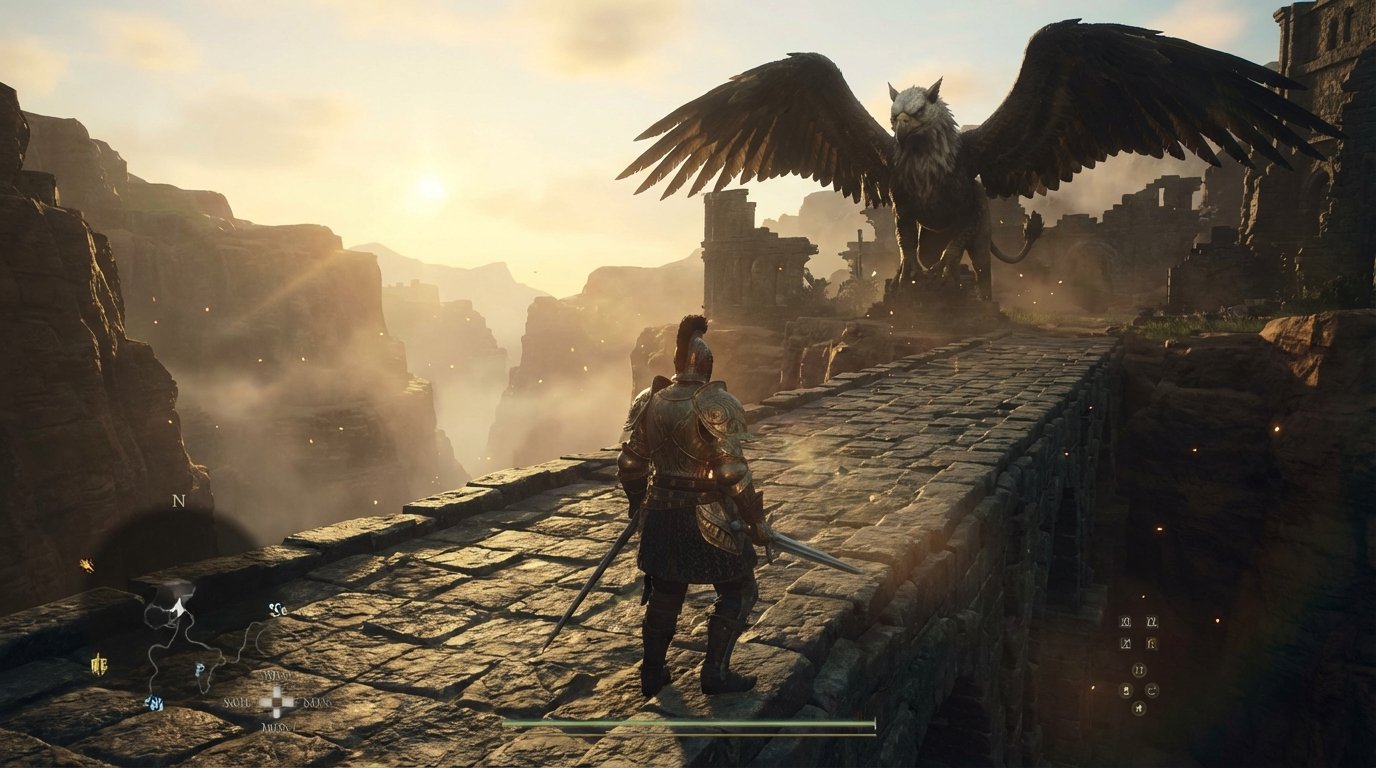Click the compass rose on the minimap

[x=277, y=701]
